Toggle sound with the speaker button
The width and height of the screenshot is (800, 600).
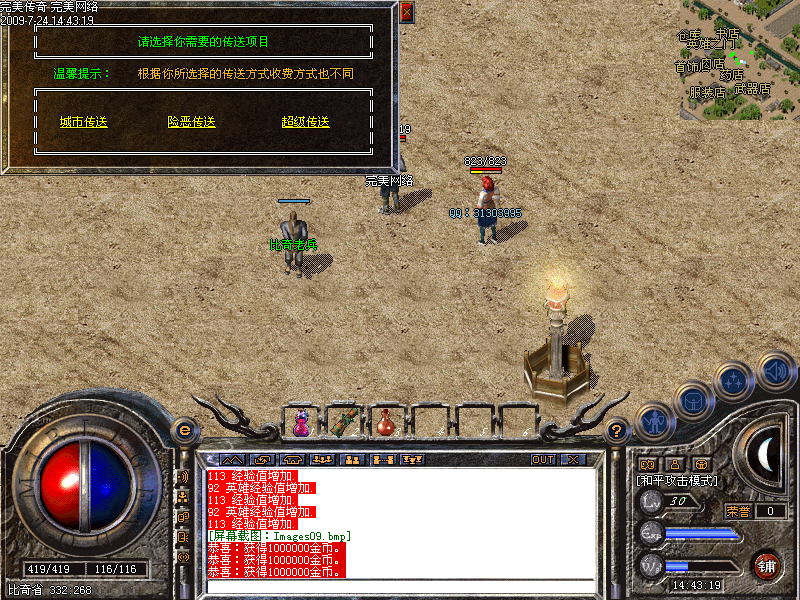click(x=775, y=370)
